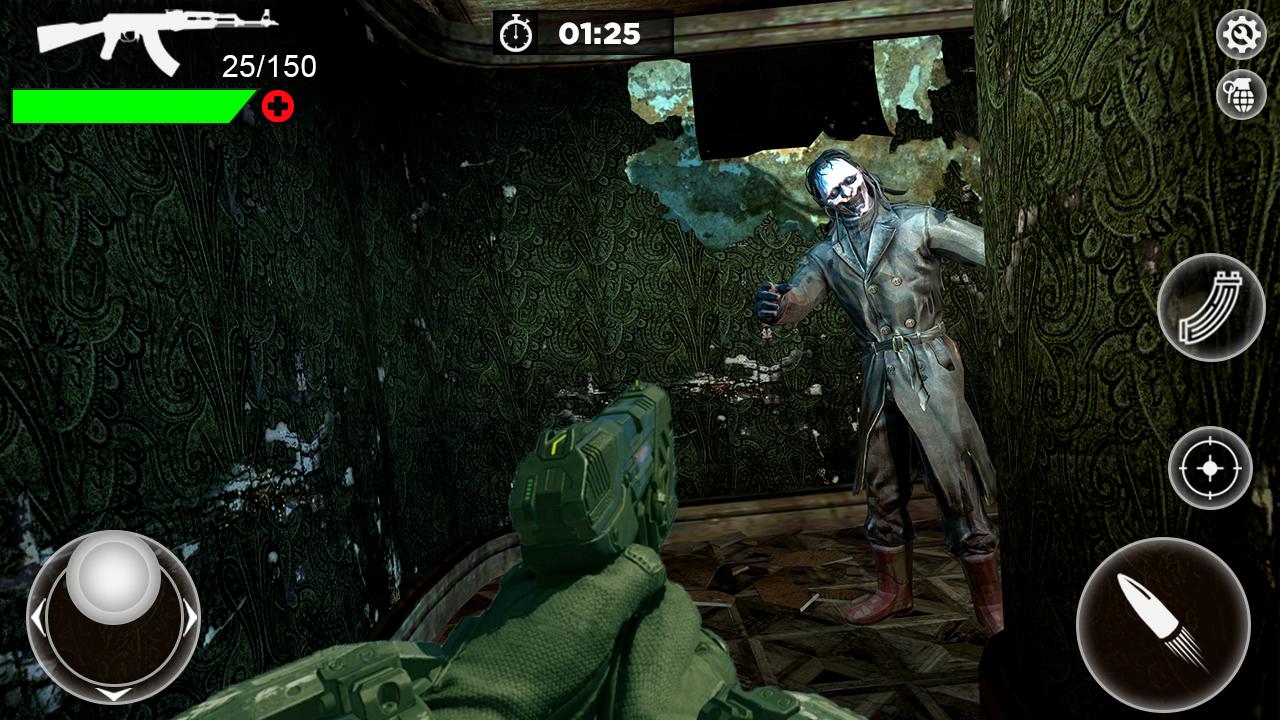Tap the red medkit plus icon
The image size is (1280, 720).
(278, 106)
